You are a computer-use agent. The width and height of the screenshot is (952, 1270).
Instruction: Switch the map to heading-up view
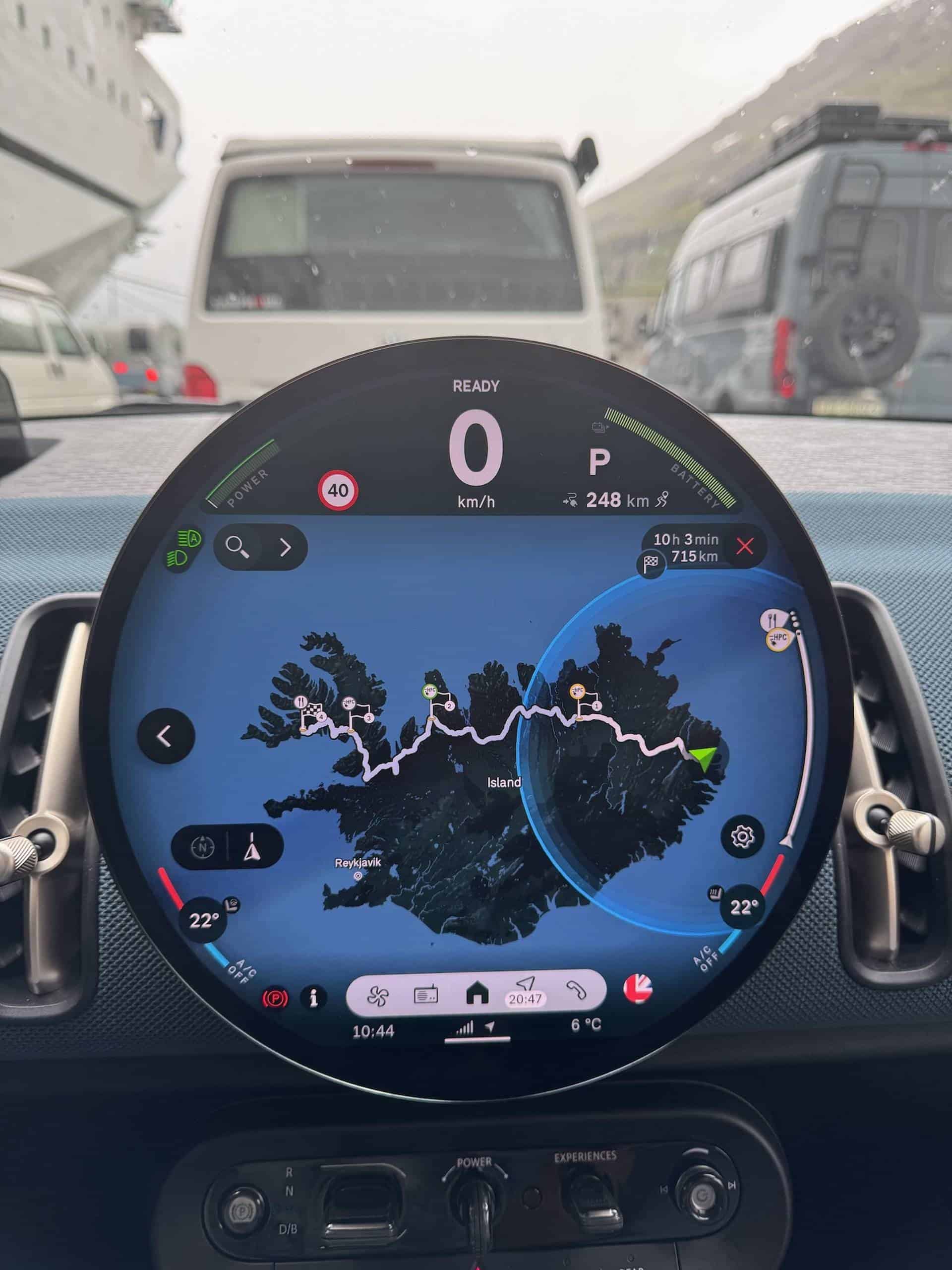click(251, 848)
